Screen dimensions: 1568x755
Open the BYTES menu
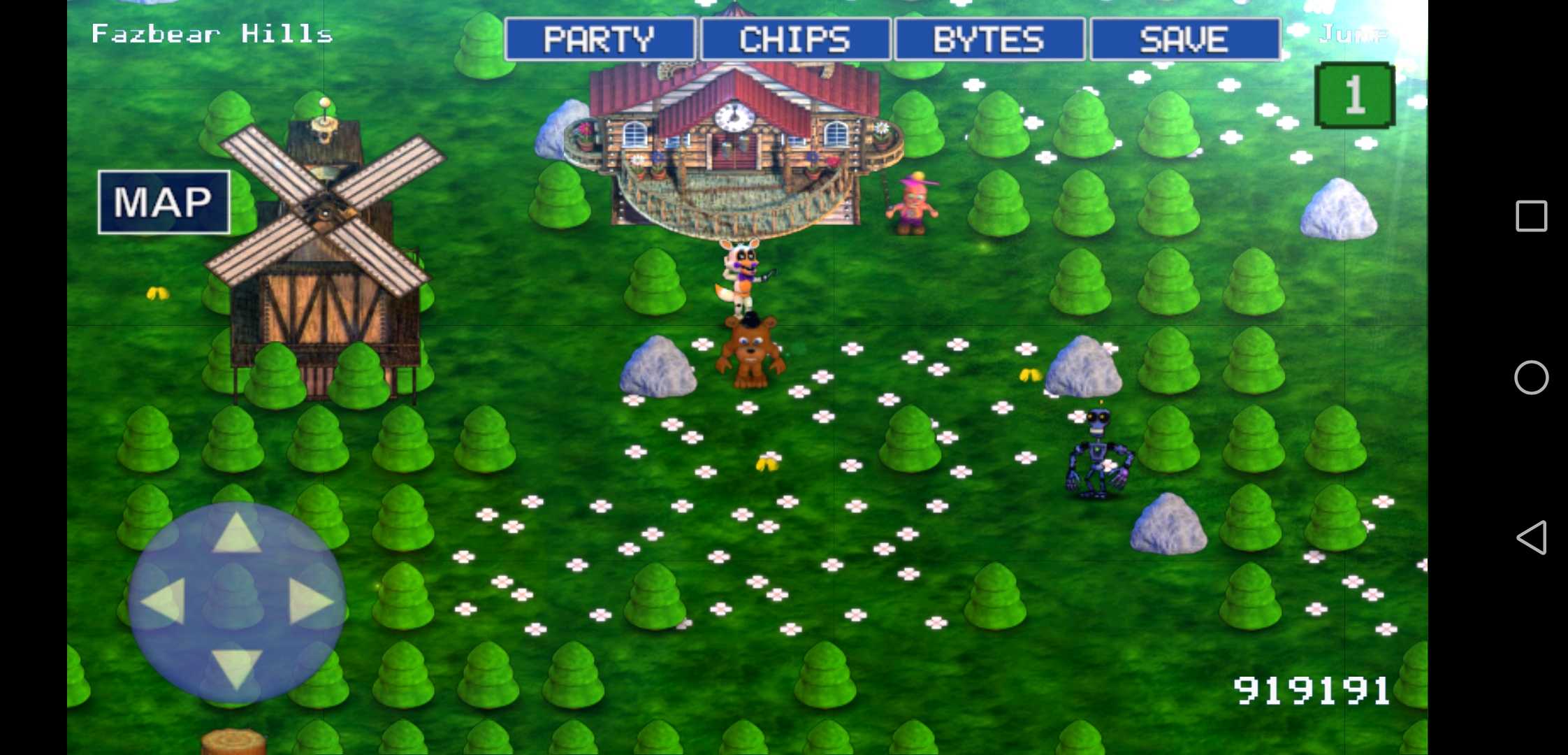click(989, 40)
